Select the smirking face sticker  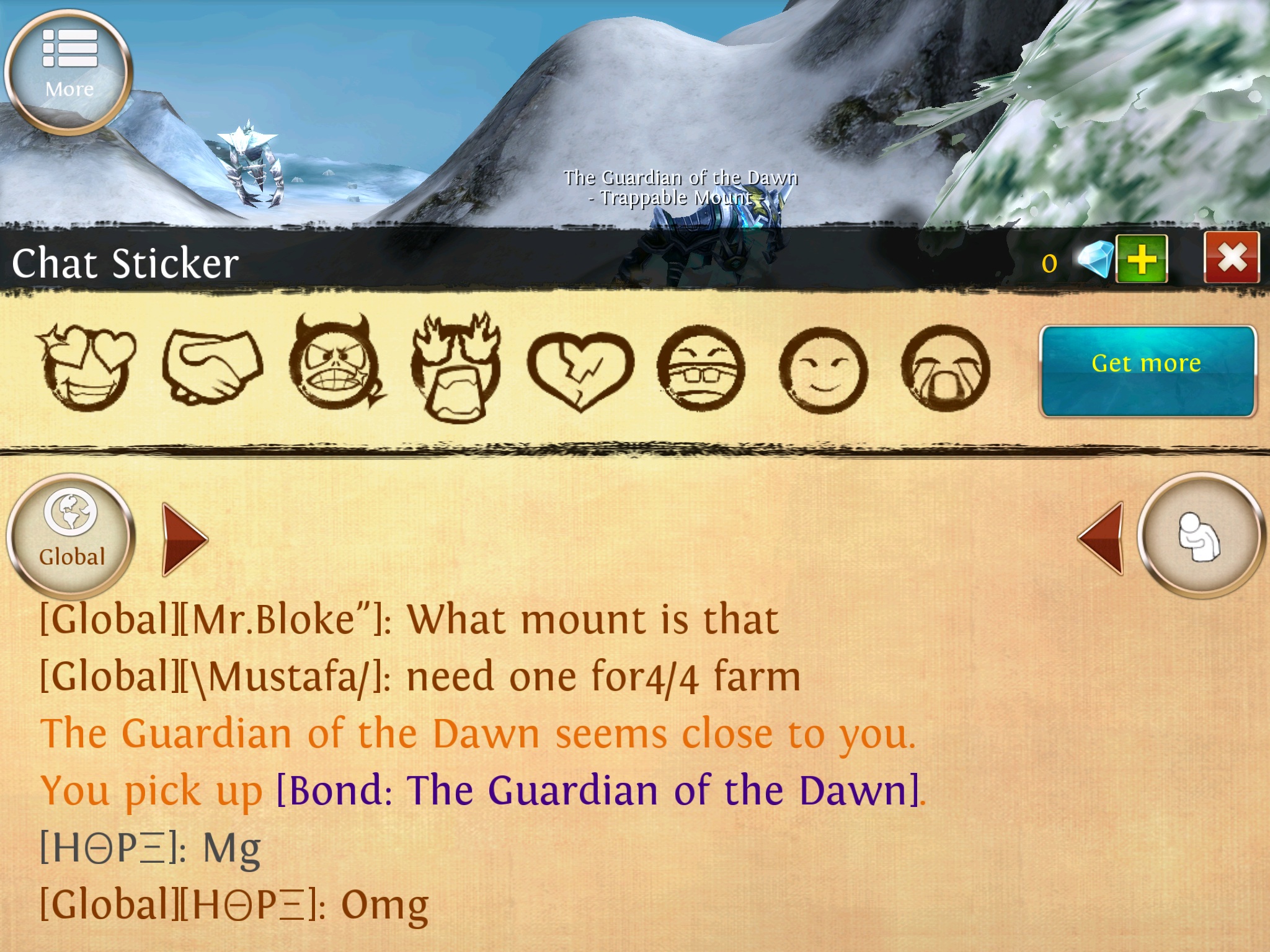[823, 370]
